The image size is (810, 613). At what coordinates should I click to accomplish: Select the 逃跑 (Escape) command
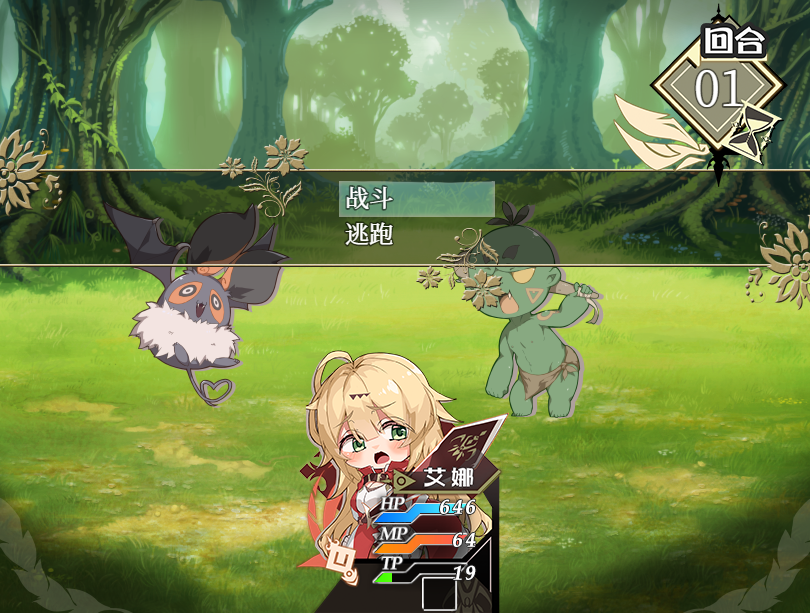(416, 235)
